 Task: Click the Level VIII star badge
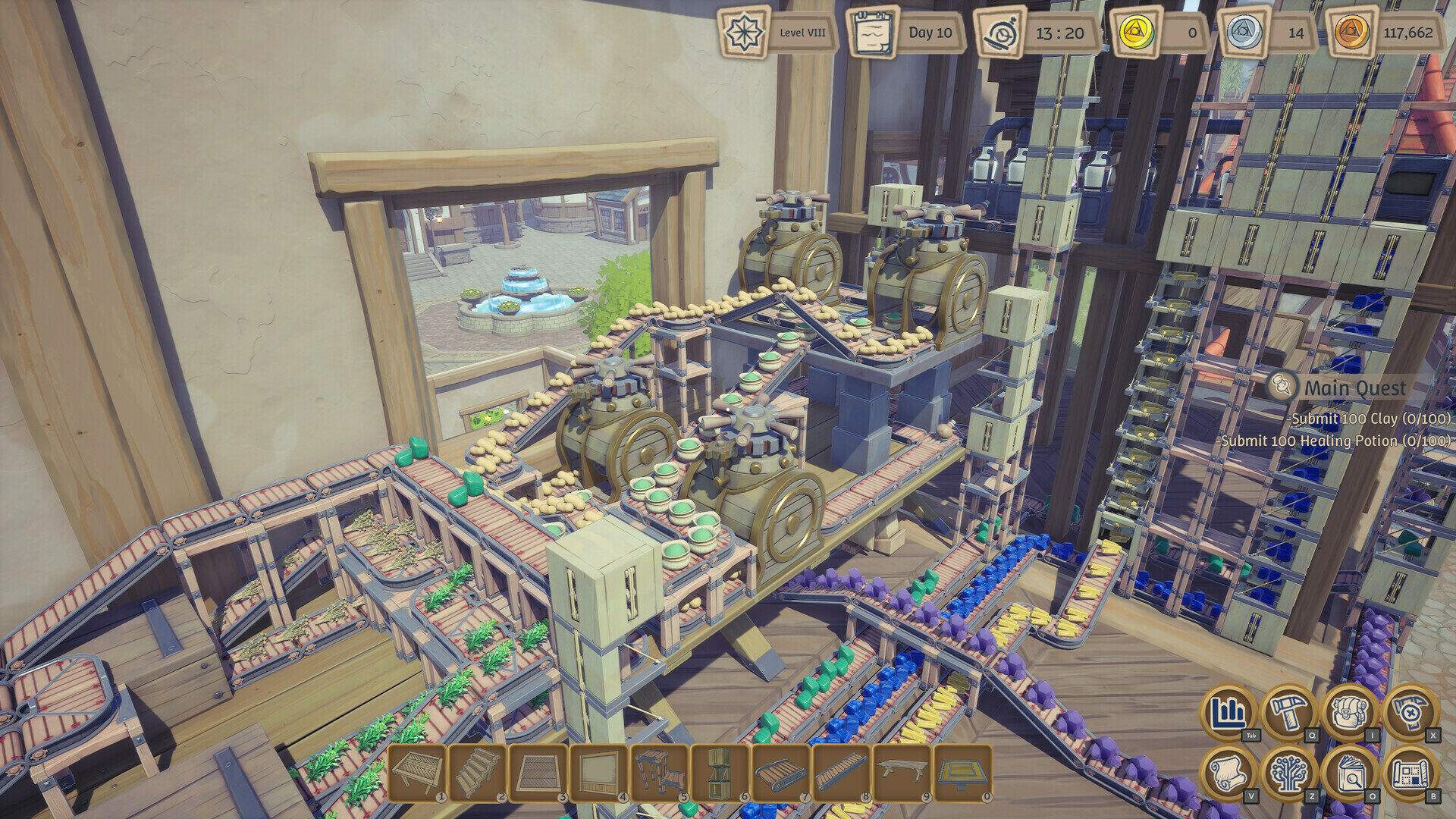pos(744,33)
